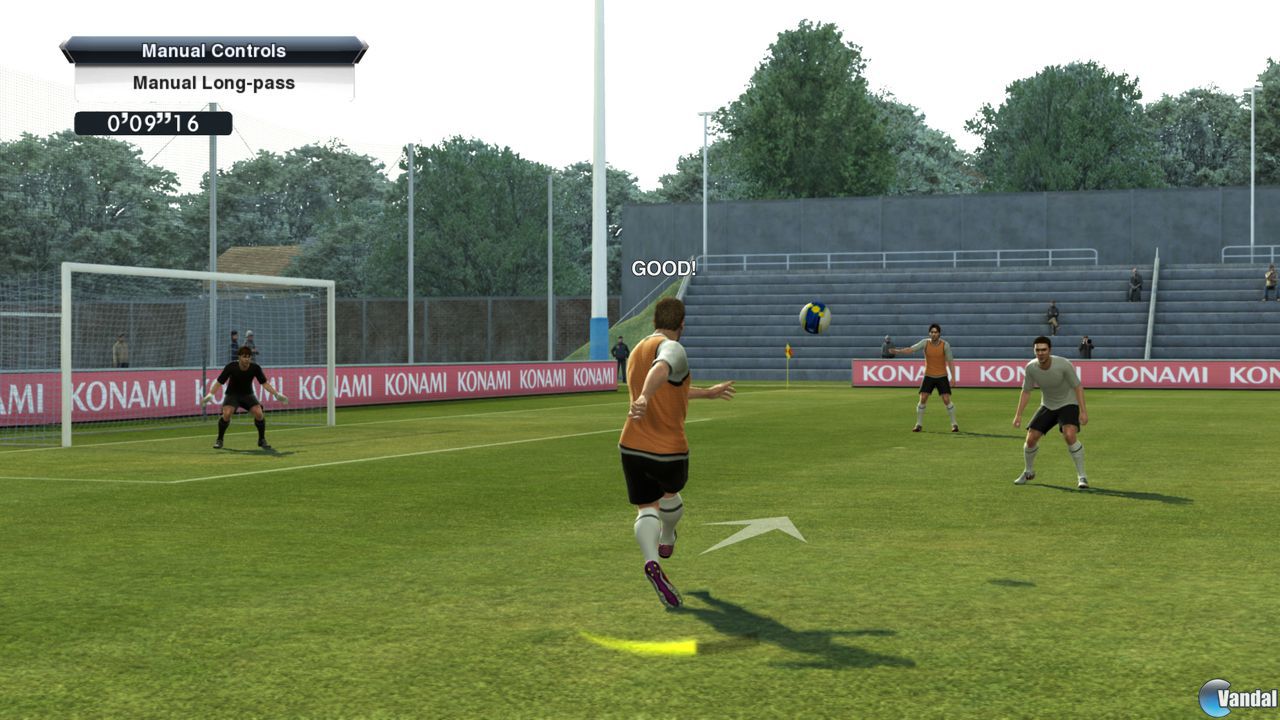Click the GOOD! feedback text
Image resolution: width=1280 pixels, height=720 pixels.
click(663, 268)
